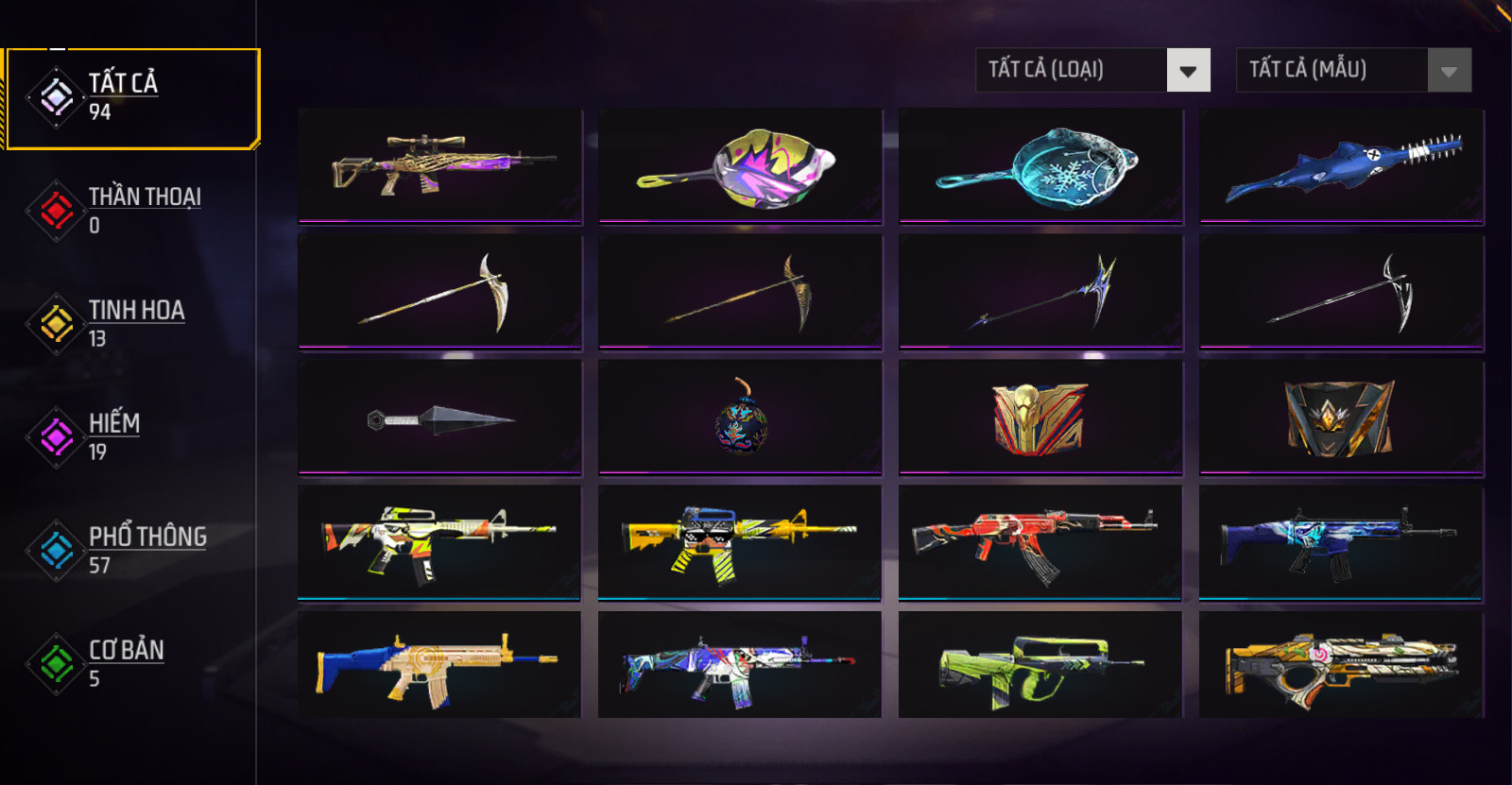Choose the lime green FAMAS skin
Screen dimensions: 1512x785
(x=1039, y=665)
